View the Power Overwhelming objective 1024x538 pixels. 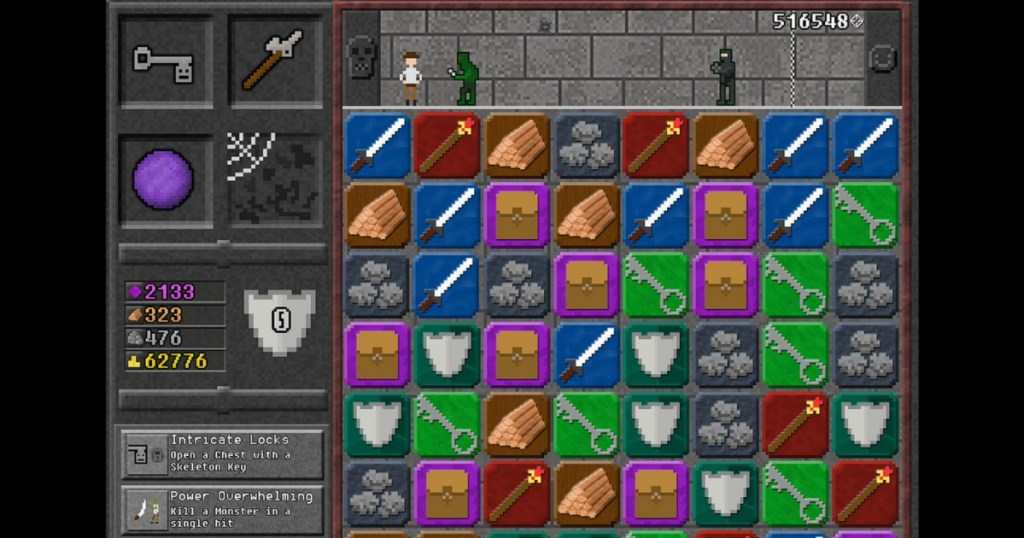[223, 510]
